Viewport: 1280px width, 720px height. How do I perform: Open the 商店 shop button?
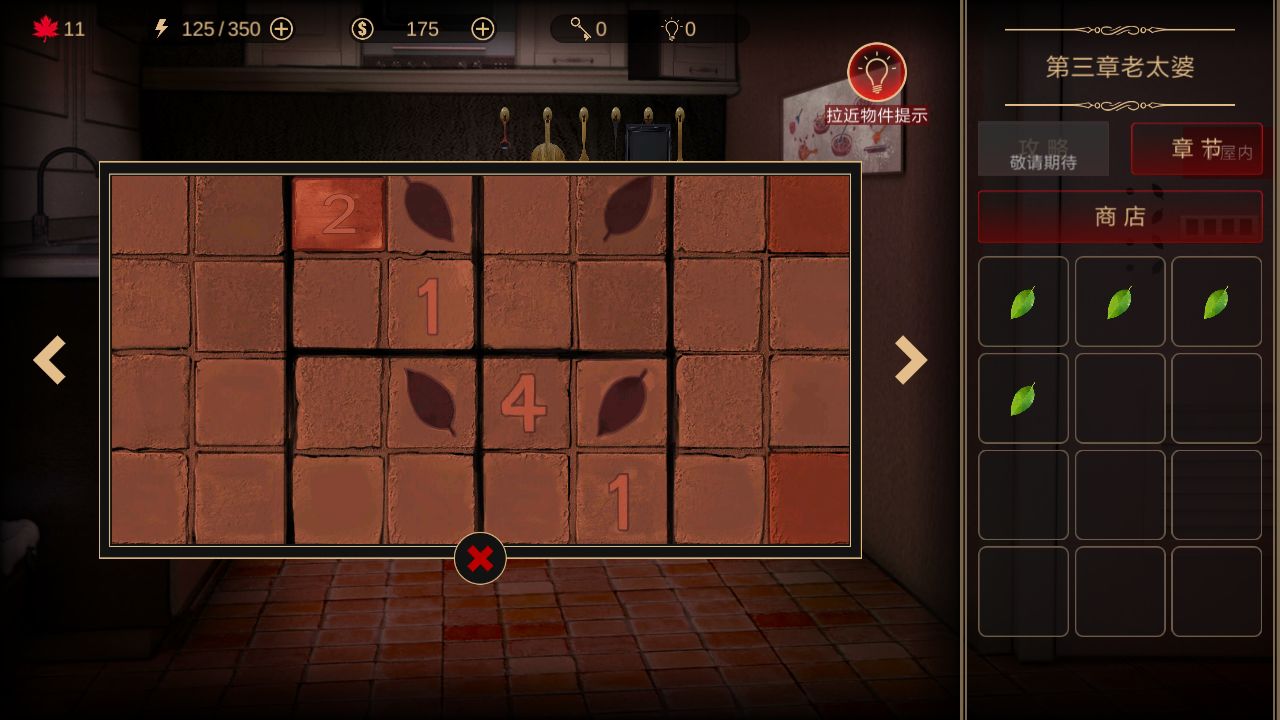(x=1120, y=217)
